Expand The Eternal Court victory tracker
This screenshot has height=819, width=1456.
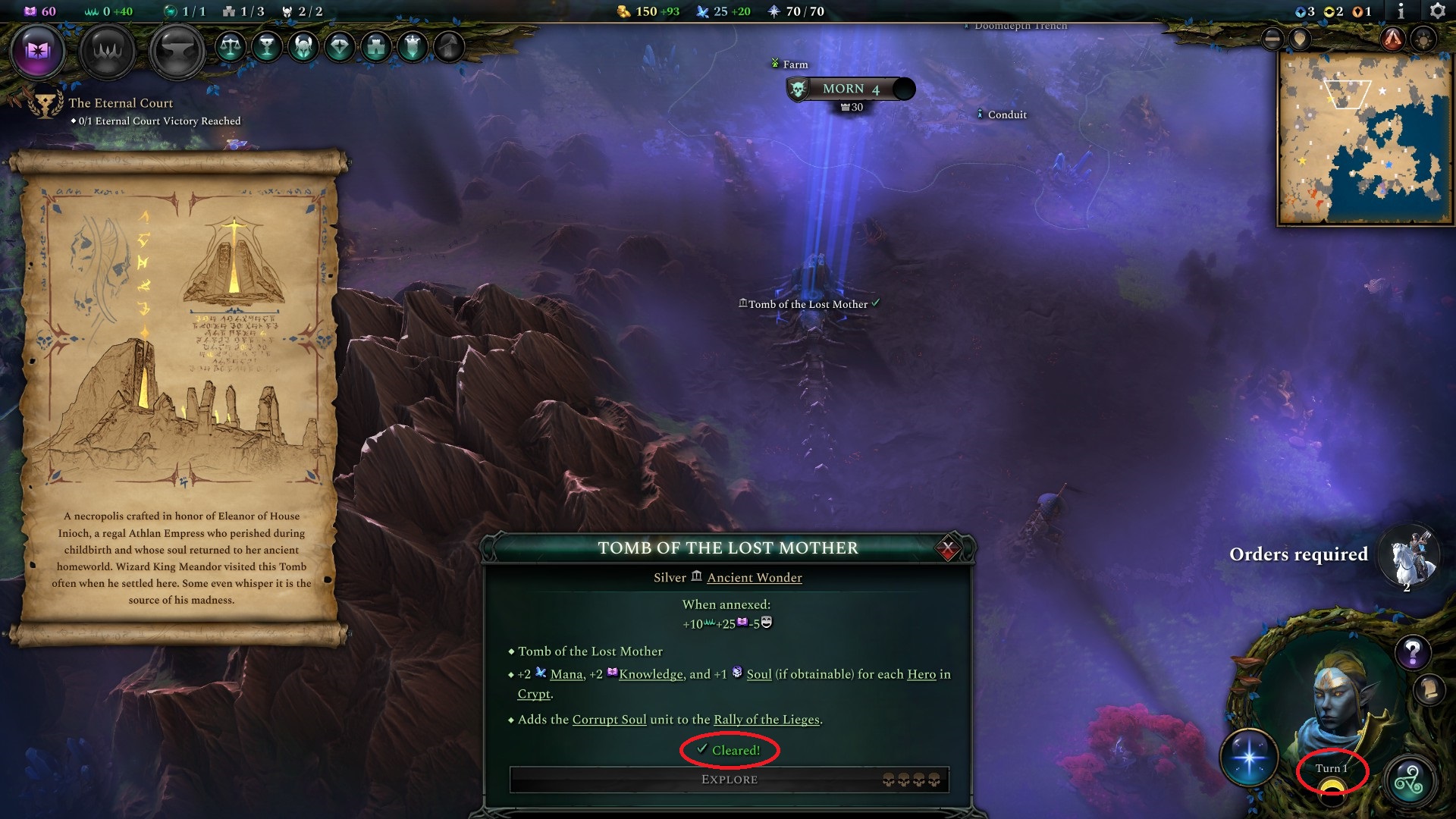121,102
